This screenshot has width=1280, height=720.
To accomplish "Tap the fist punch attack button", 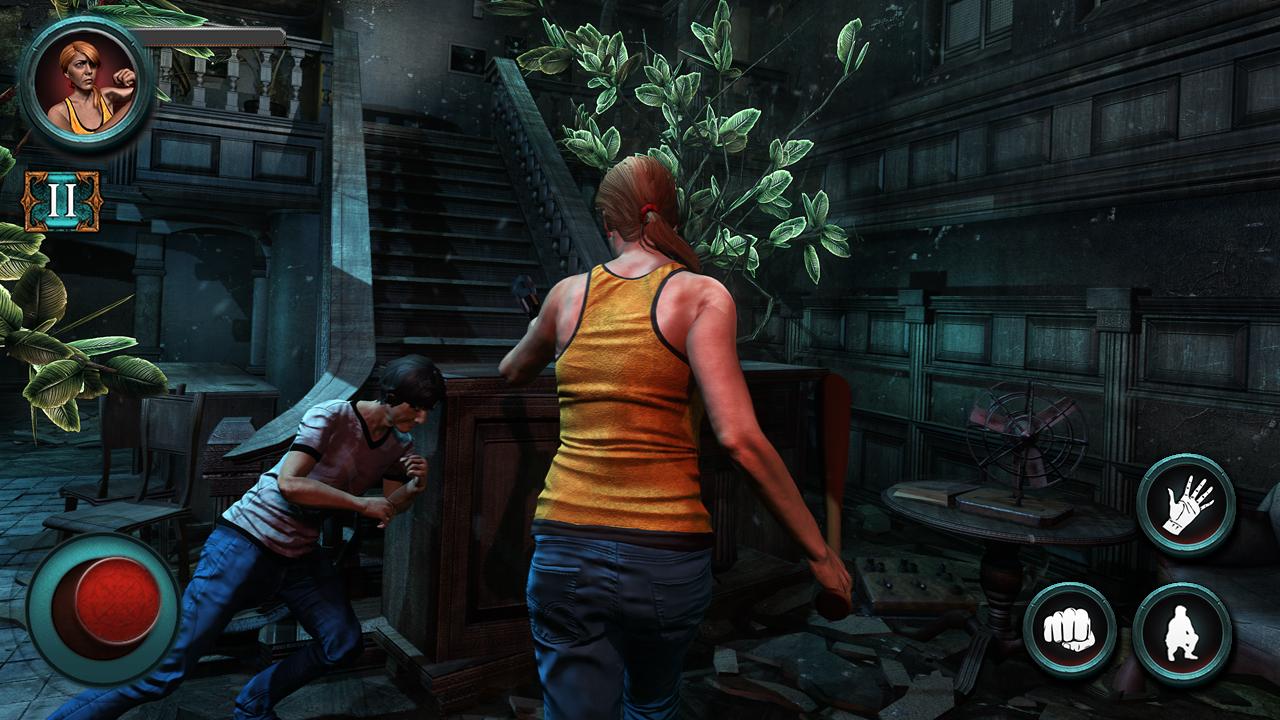I will click(x=1069, y=630).
